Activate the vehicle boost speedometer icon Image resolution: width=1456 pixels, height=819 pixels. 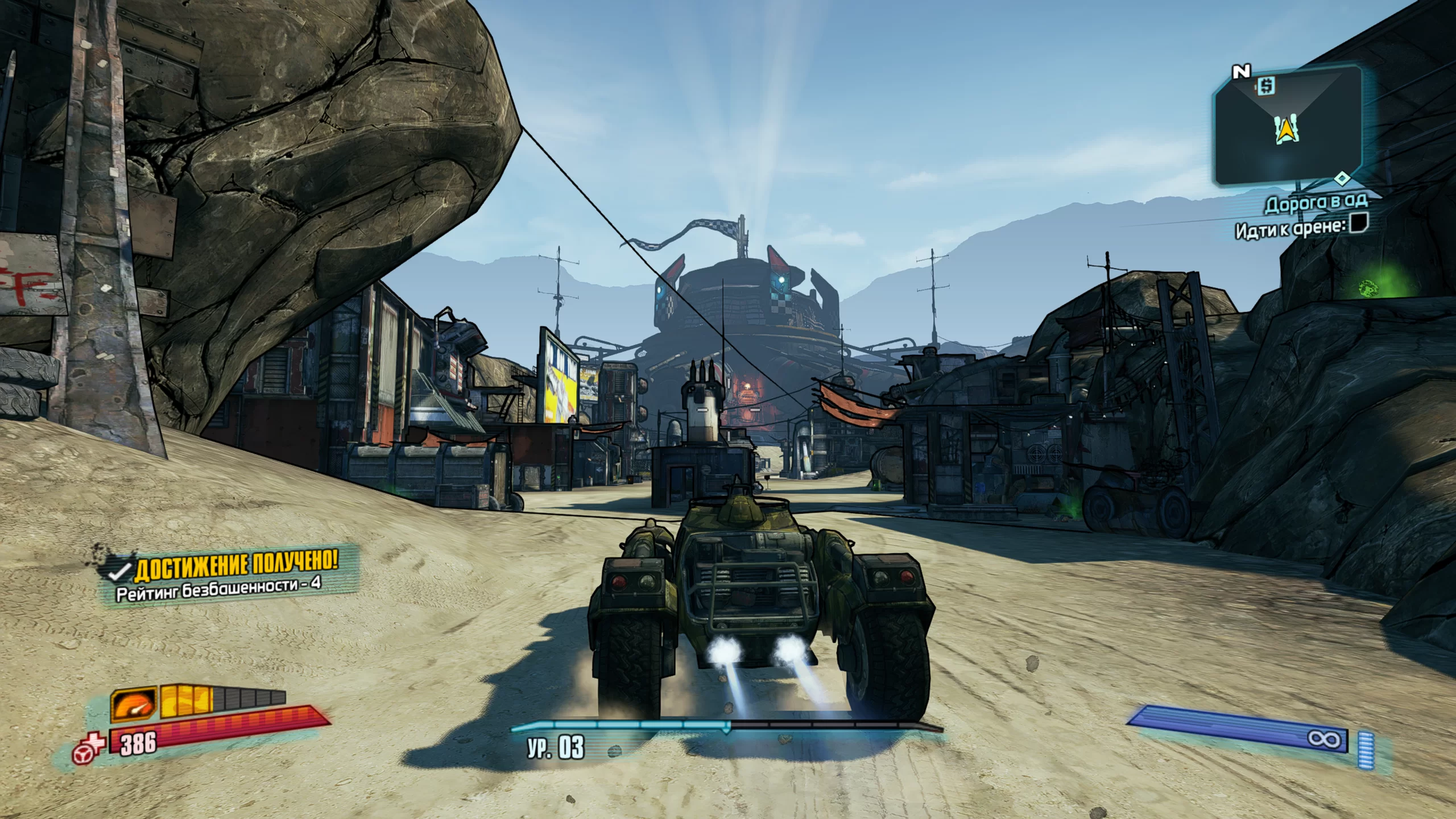[134, 703]
